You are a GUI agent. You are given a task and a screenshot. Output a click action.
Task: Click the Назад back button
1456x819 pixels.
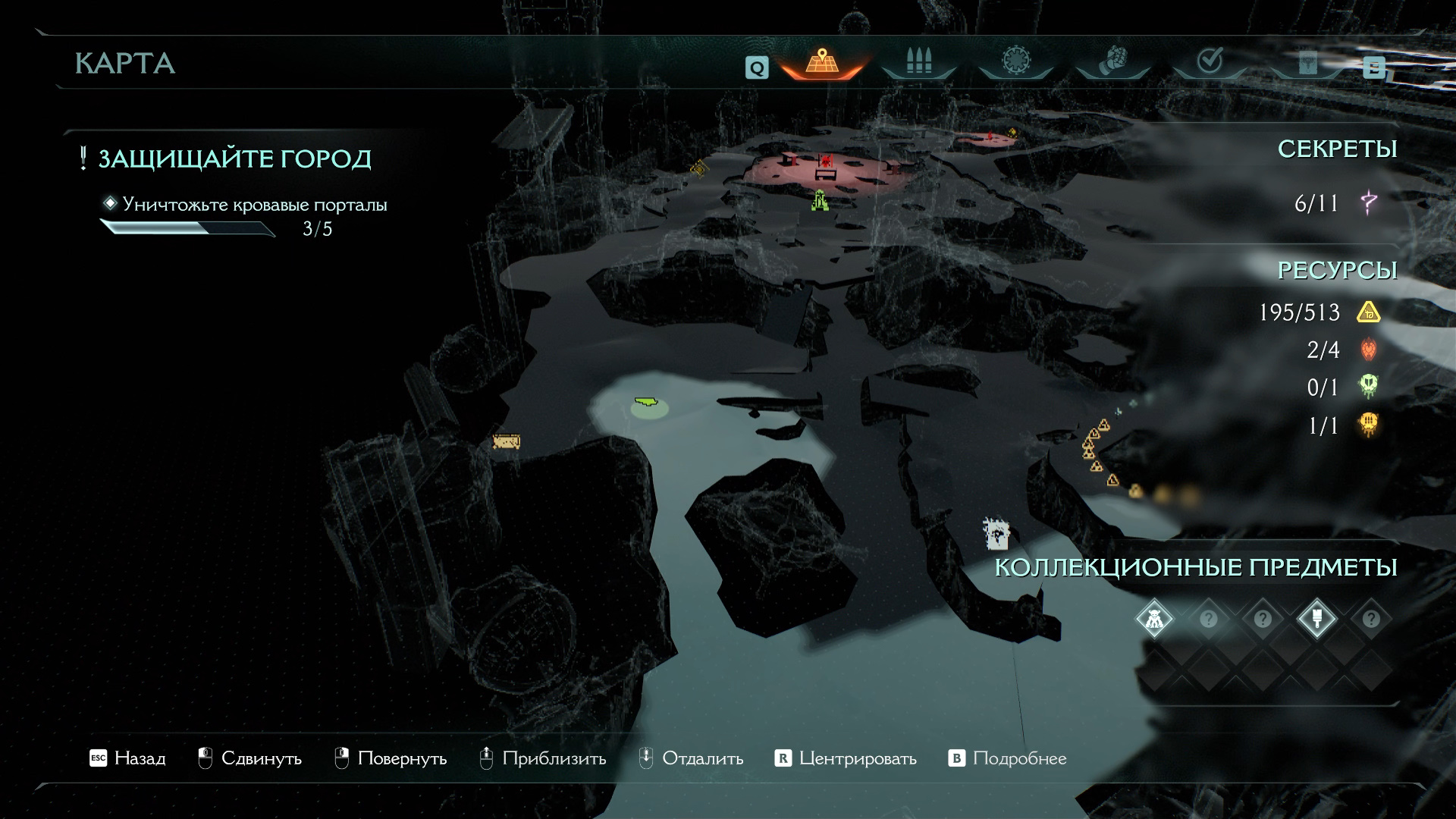tap(127, 758)
